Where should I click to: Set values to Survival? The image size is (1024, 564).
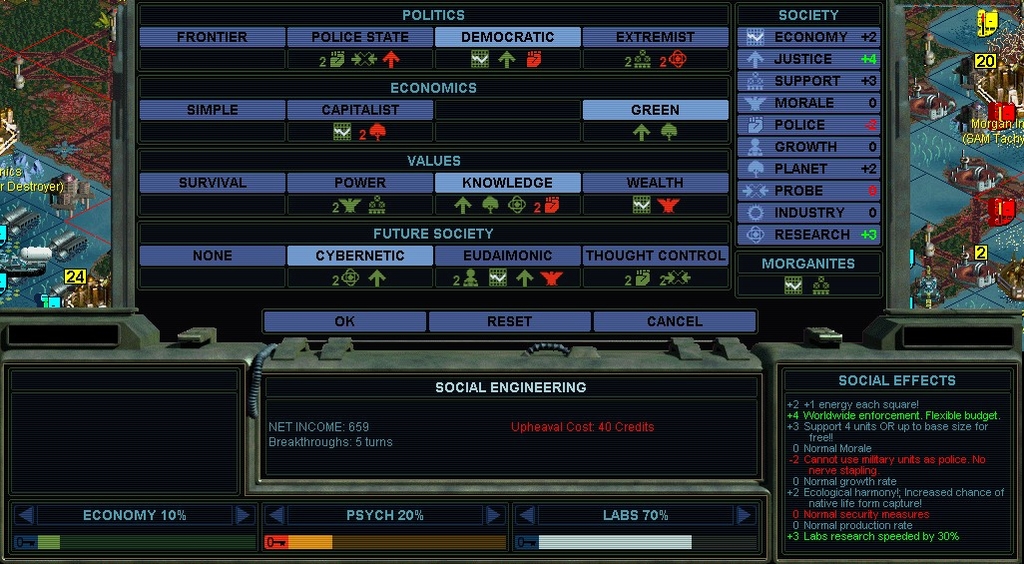[212, 183]
